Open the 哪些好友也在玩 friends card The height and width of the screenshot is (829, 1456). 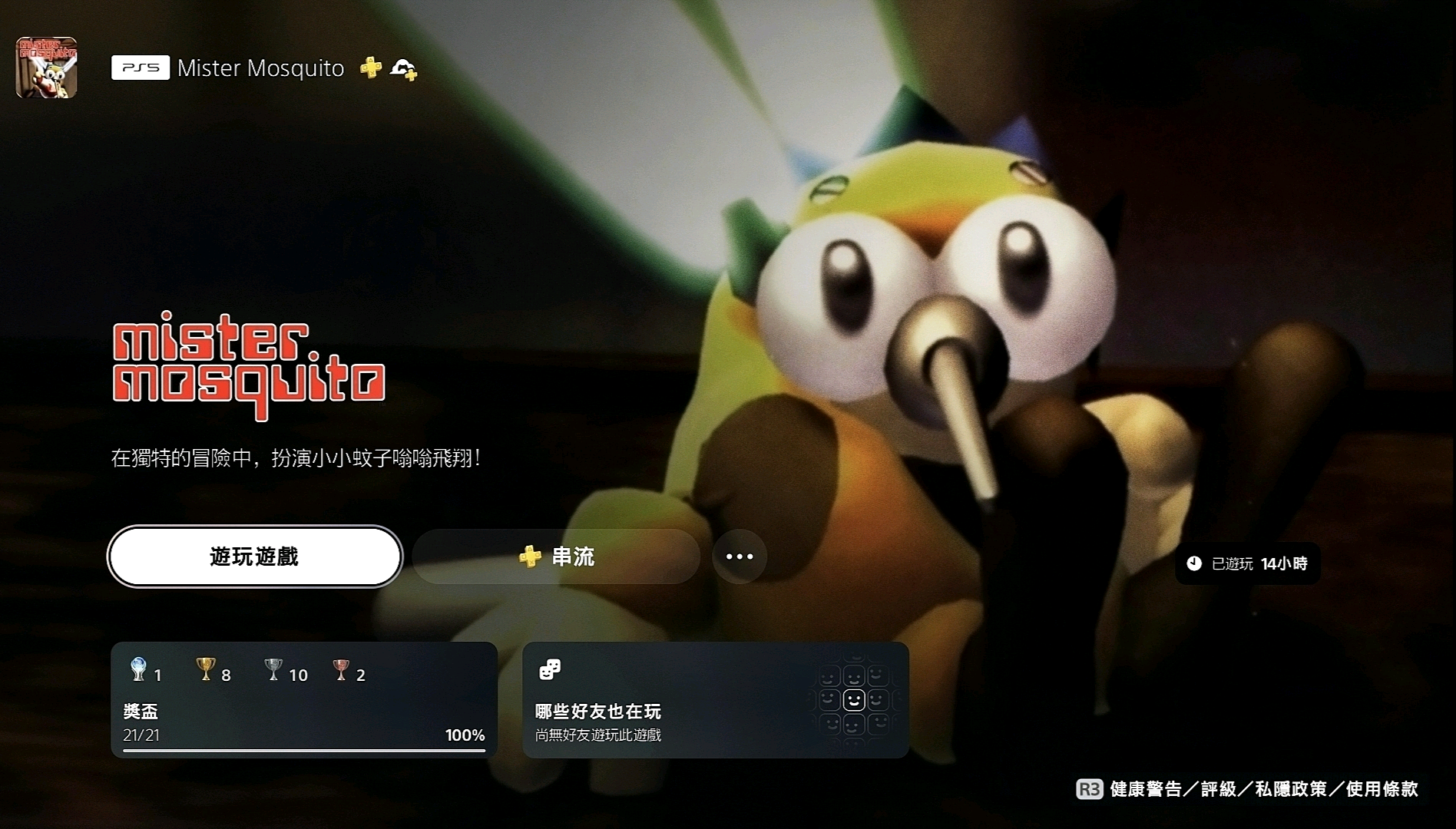pos(715,700)
